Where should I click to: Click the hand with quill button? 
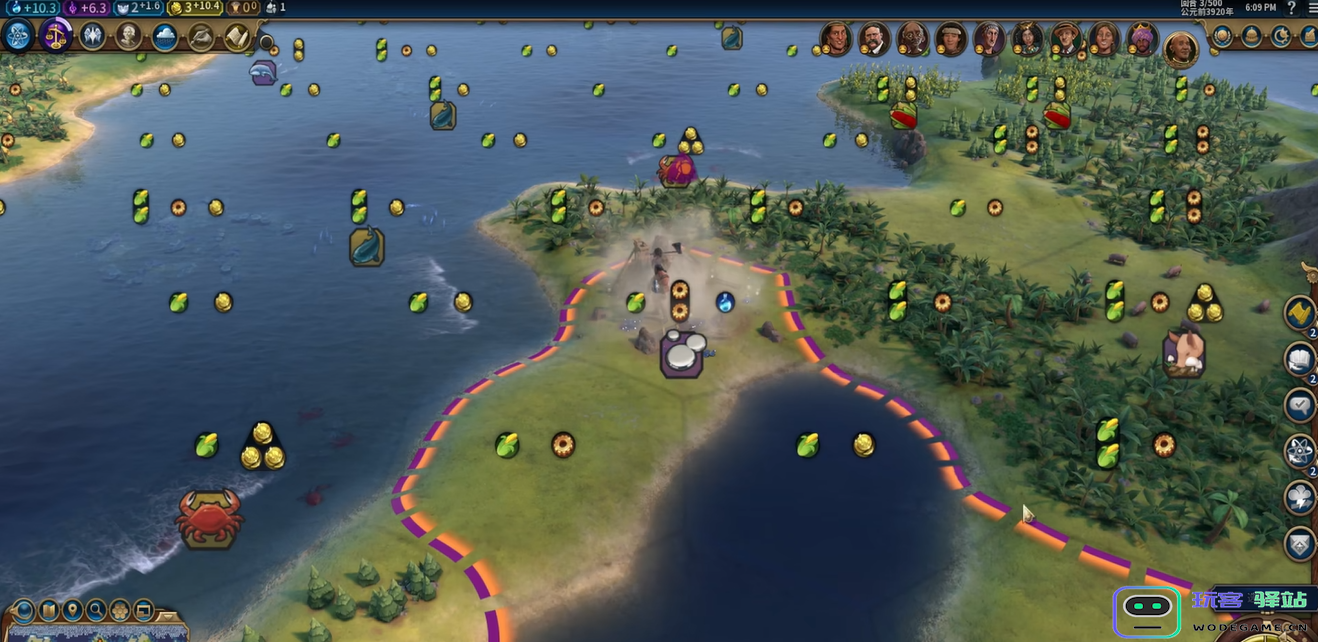pos(201,37)
